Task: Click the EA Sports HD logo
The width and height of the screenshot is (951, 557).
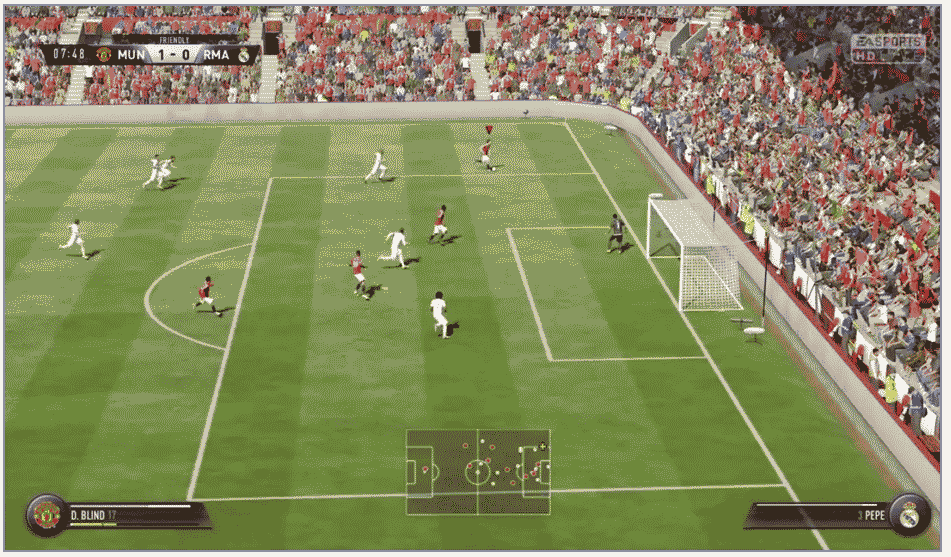Action: [887, 46]
